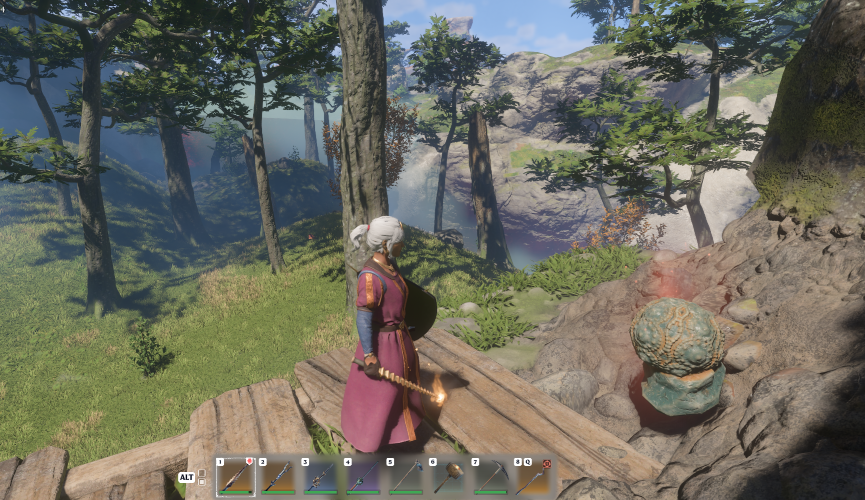This screenshot has height=500, width=865.
Task: Equip the purple-background staff in slot 4
Action: pyautogui.click(x=363, y=477)
